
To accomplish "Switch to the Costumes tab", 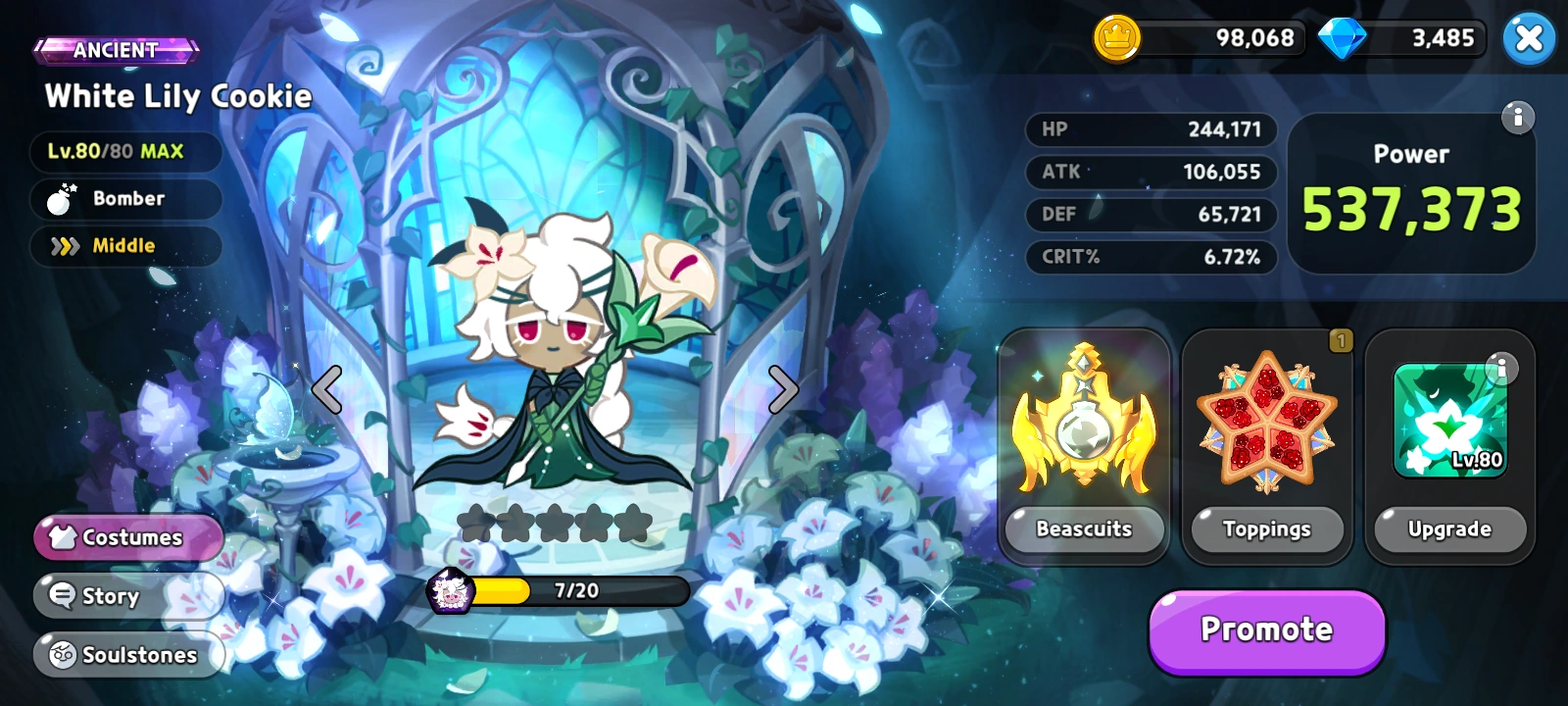I will click(x=128, y=537).
